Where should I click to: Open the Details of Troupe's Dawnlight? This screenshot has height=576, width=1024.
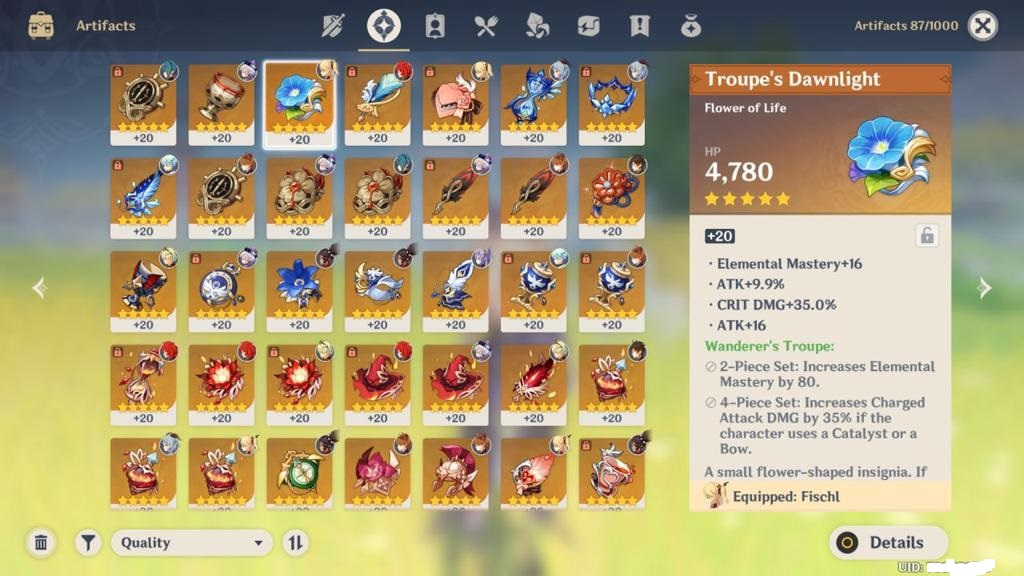[x=888, y=543]
